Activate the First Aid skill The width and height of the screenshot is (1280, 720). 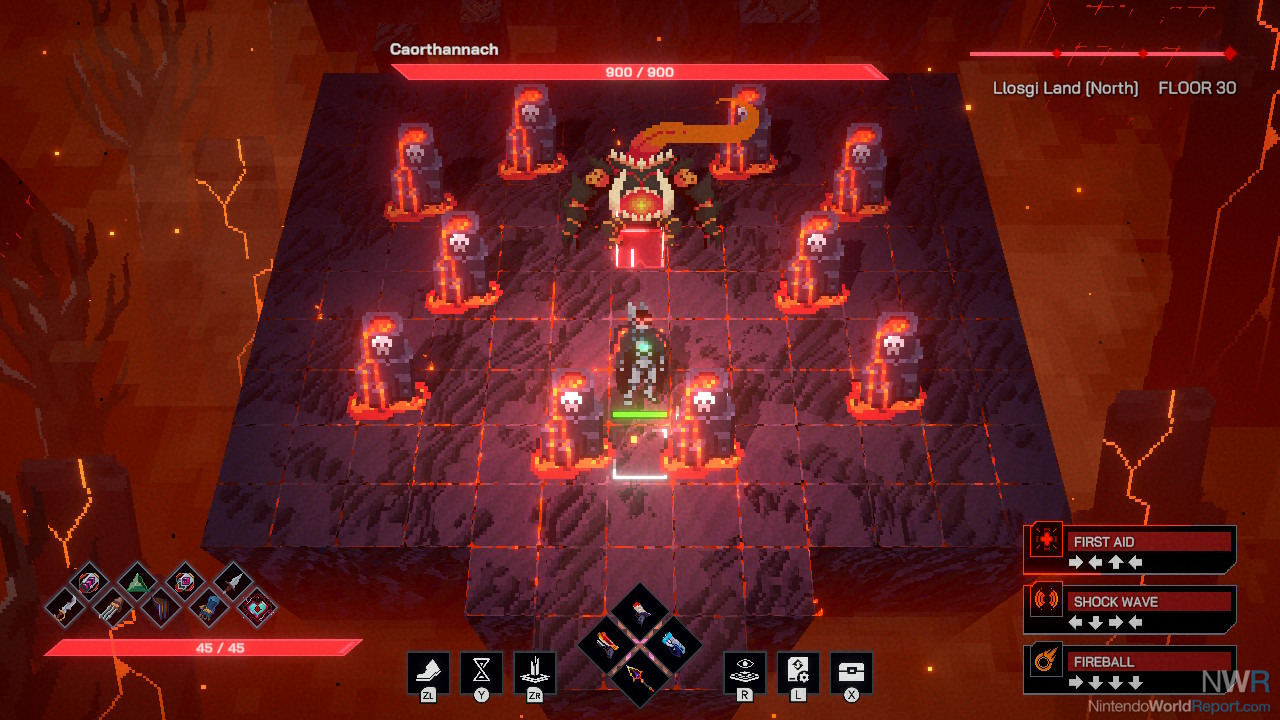pyautogui.click(x=1130, y=549)
